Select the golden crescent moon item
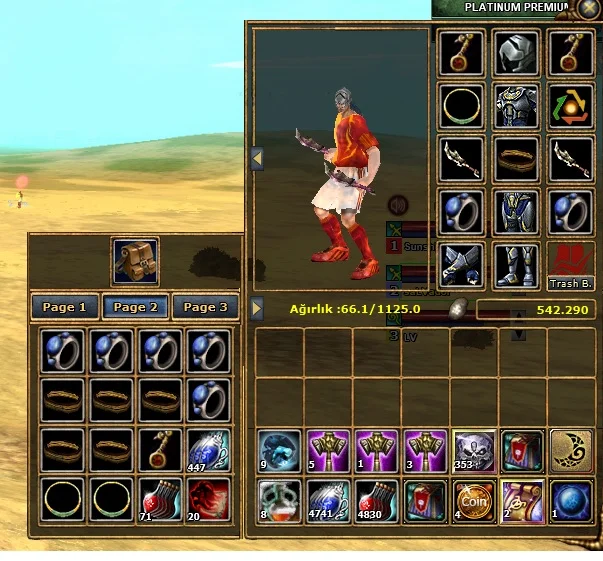This screenshot has width=603, height=561. pos(571,451)
